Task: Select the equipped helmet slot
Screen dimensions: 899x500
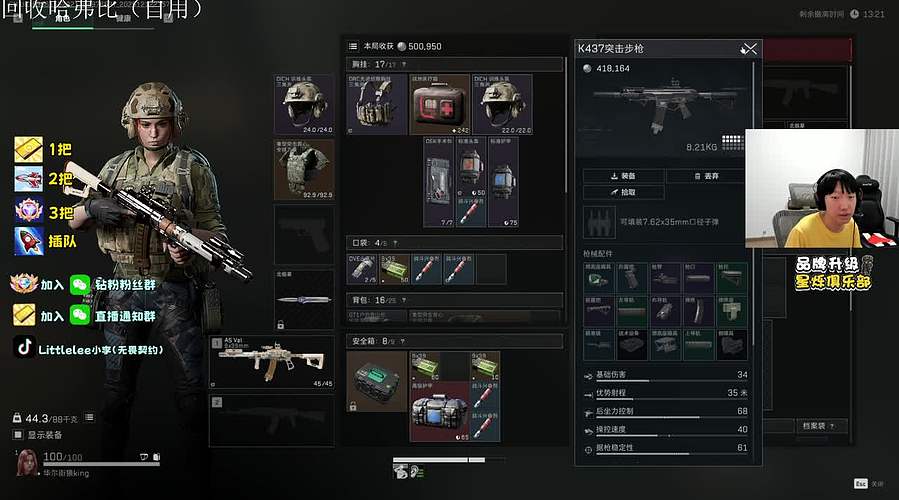Action: [305, 103]
